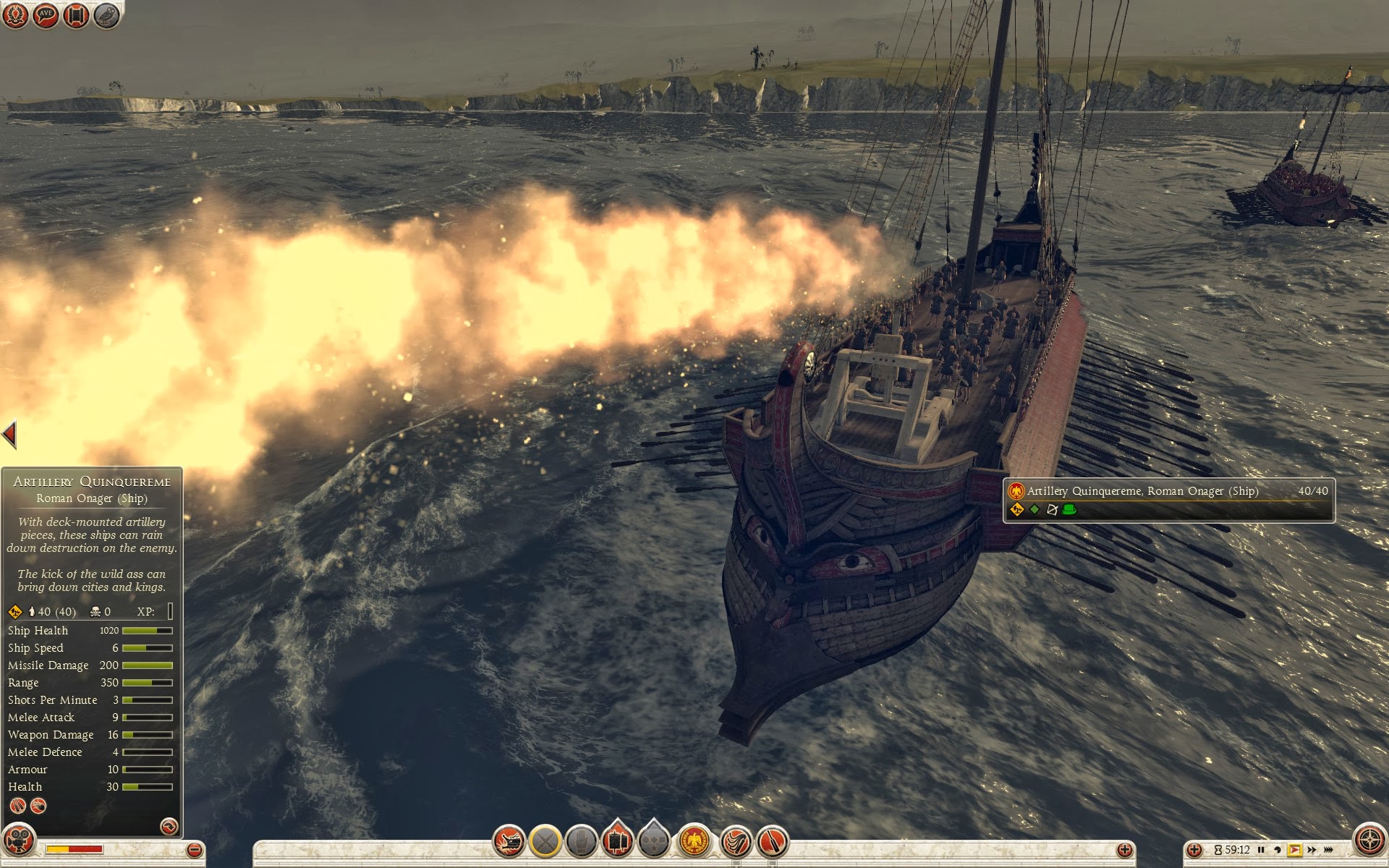
Task: Pause the battle
Action: tap(1261, 850)
